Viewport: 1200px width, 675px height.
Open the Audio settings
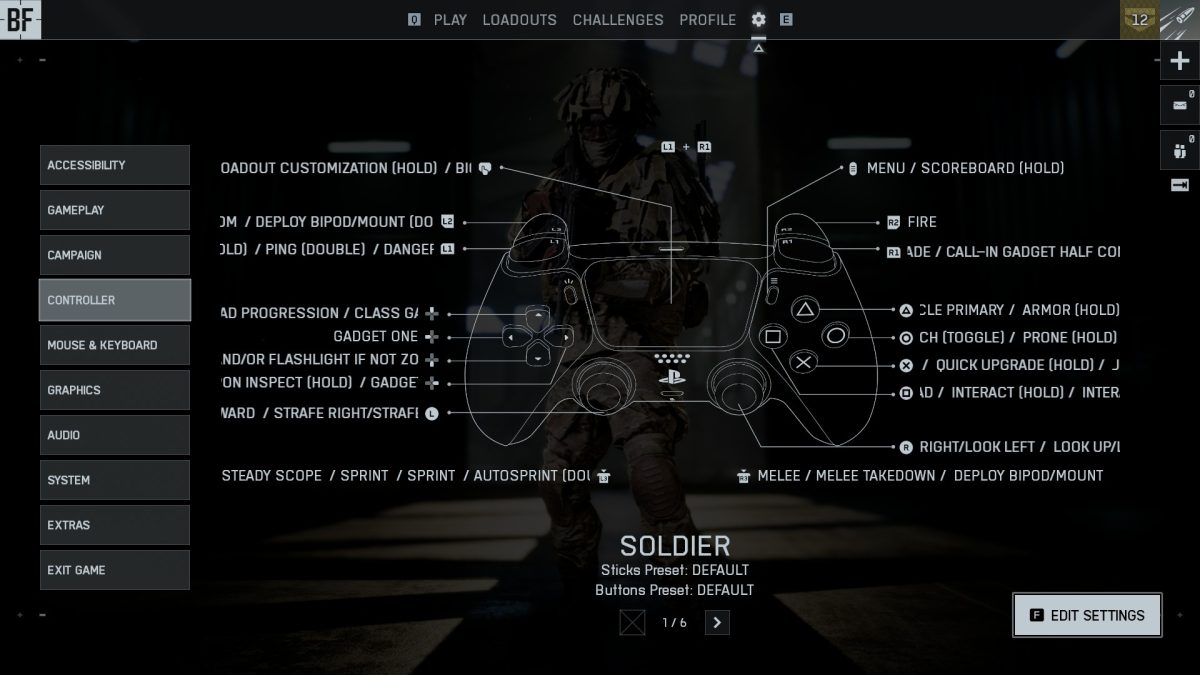tap(114, 435)
